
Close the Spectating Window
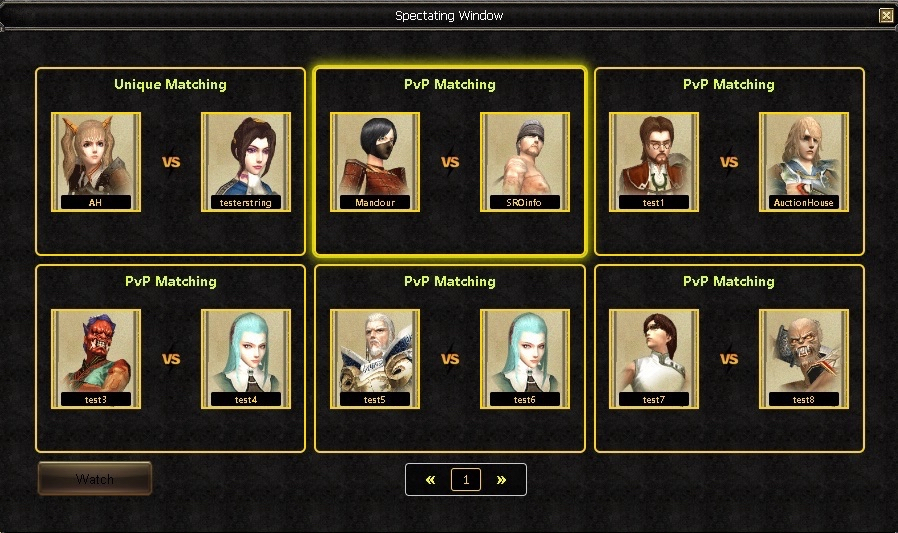pyautogui.click(x=886, y=15)
